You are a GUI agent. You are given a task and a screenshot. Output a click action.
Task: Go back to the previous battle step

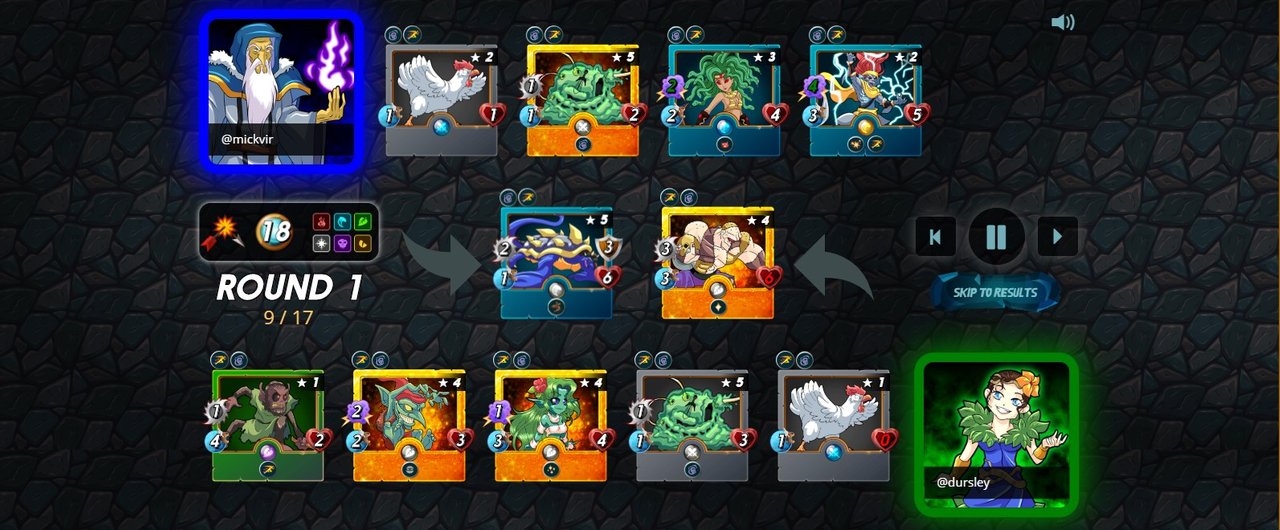click(x=935, y=237)
